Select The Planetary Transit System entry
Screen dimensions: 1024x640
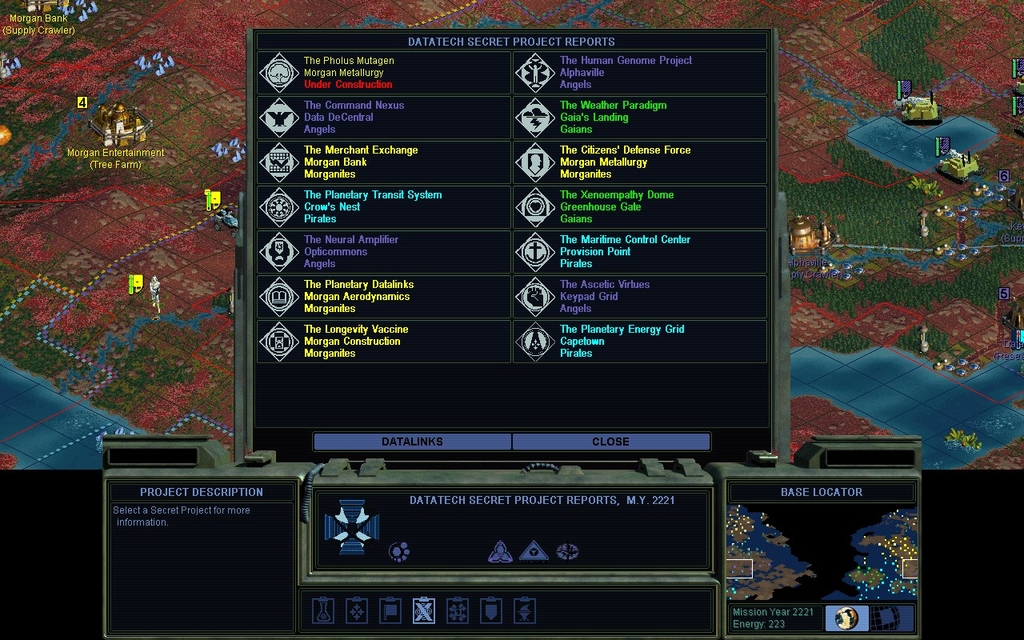[x=384, y=207]
